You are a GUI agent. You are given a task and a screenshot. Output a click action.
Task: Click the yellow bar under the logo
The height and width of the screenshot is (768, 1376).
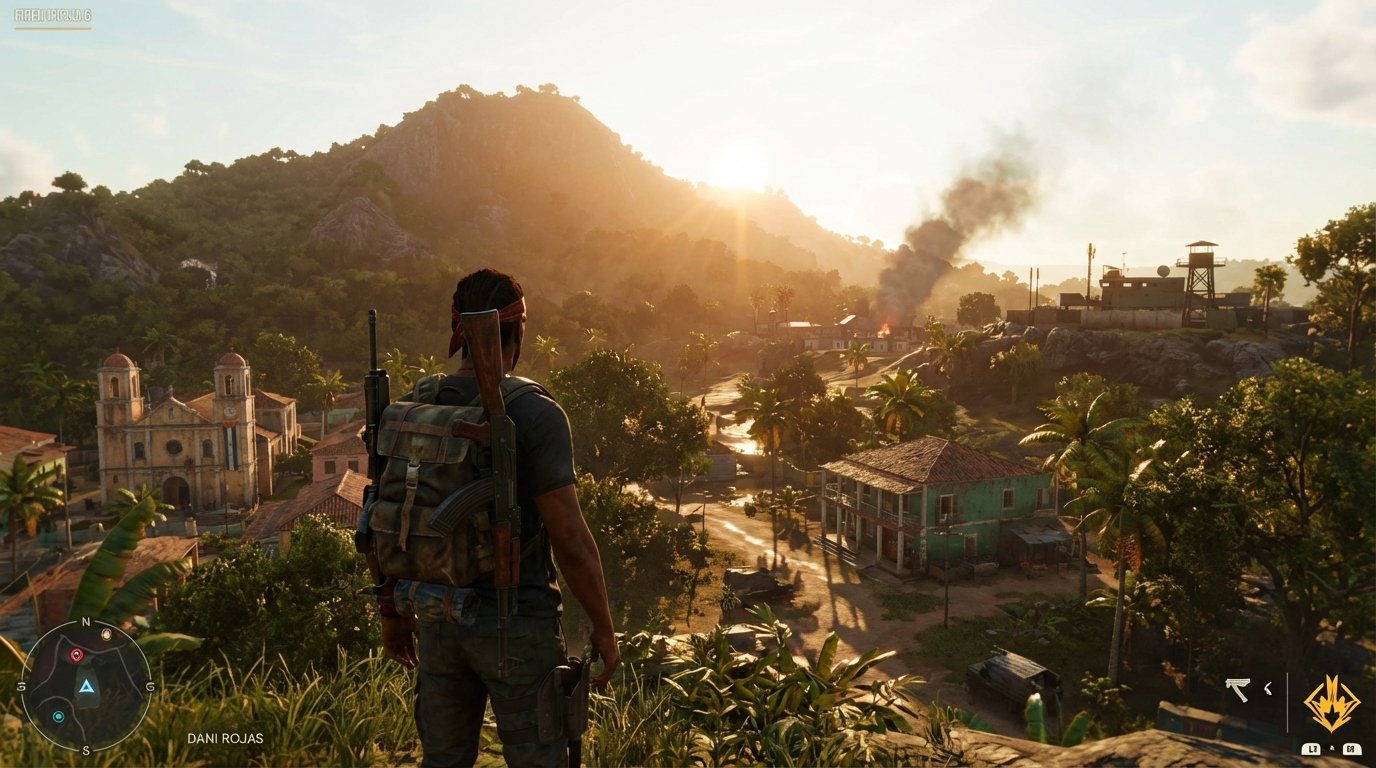pos(53,28)
